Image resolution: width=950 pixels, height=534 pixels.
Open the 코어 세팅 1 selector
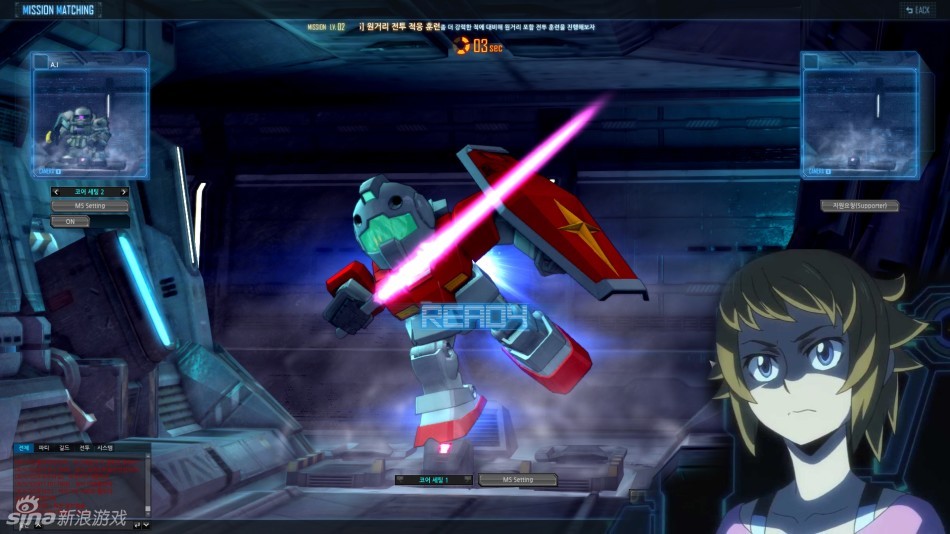434,480
